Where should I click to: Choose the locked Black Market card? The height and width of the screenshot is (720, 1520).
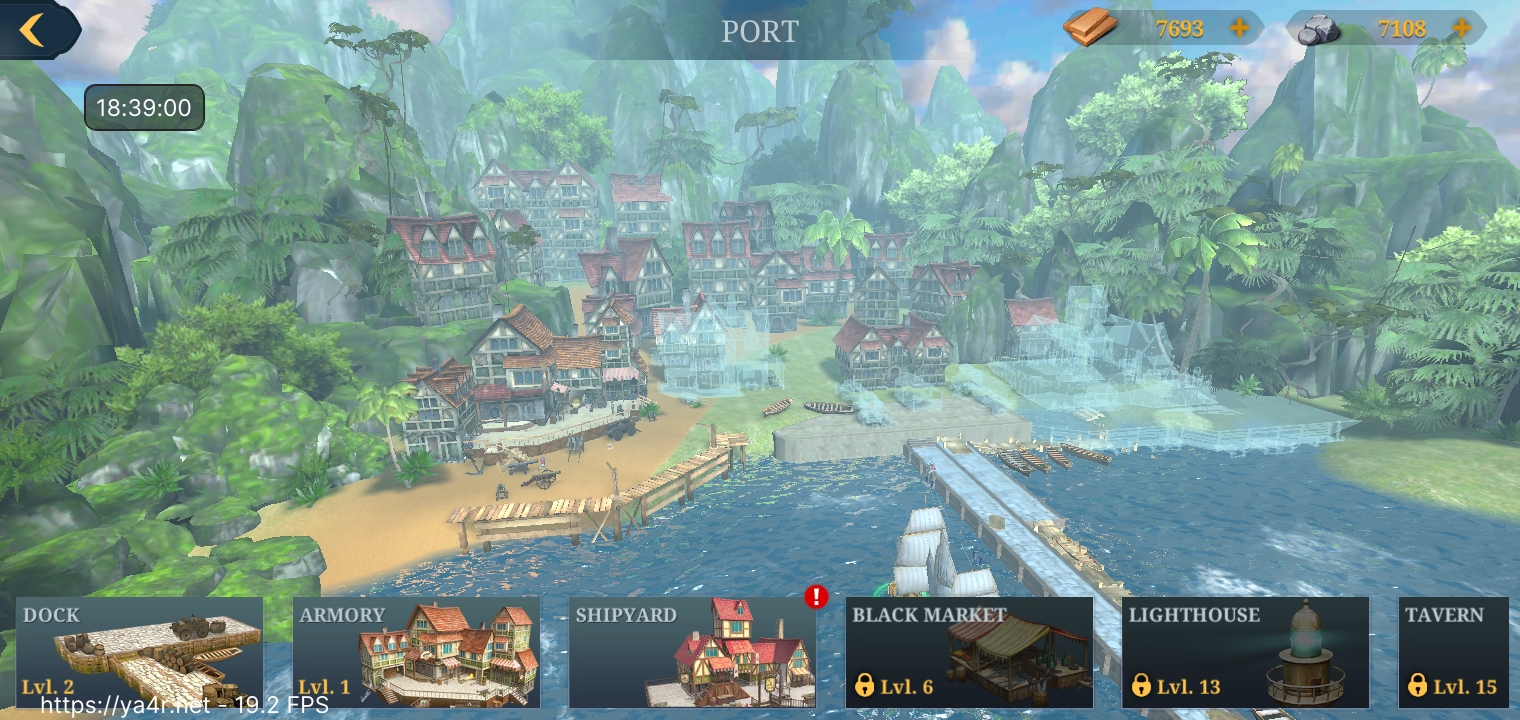(x=969, y=652)
